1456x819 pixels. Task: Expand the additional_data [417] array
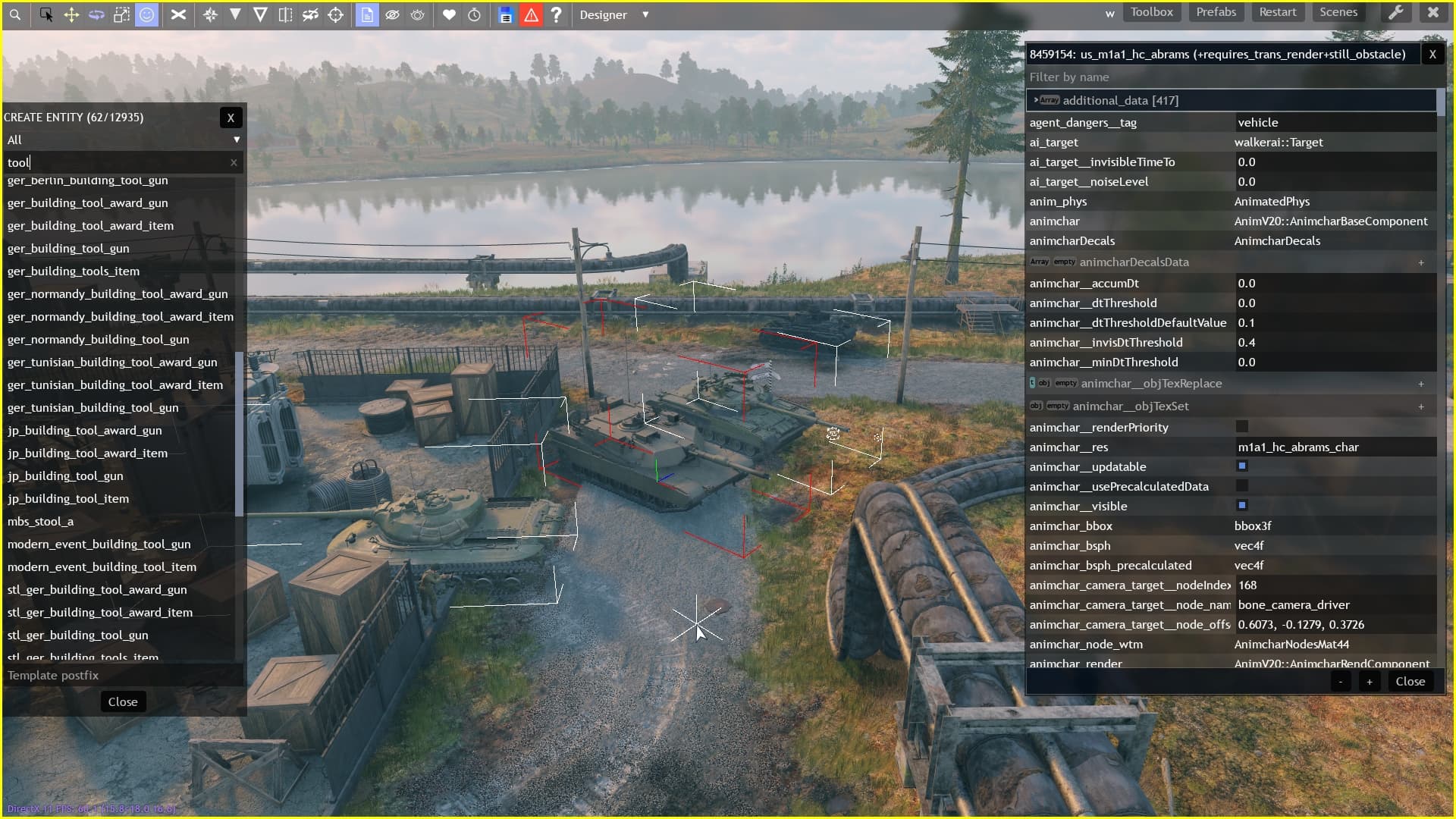(x=1037, y=100)
